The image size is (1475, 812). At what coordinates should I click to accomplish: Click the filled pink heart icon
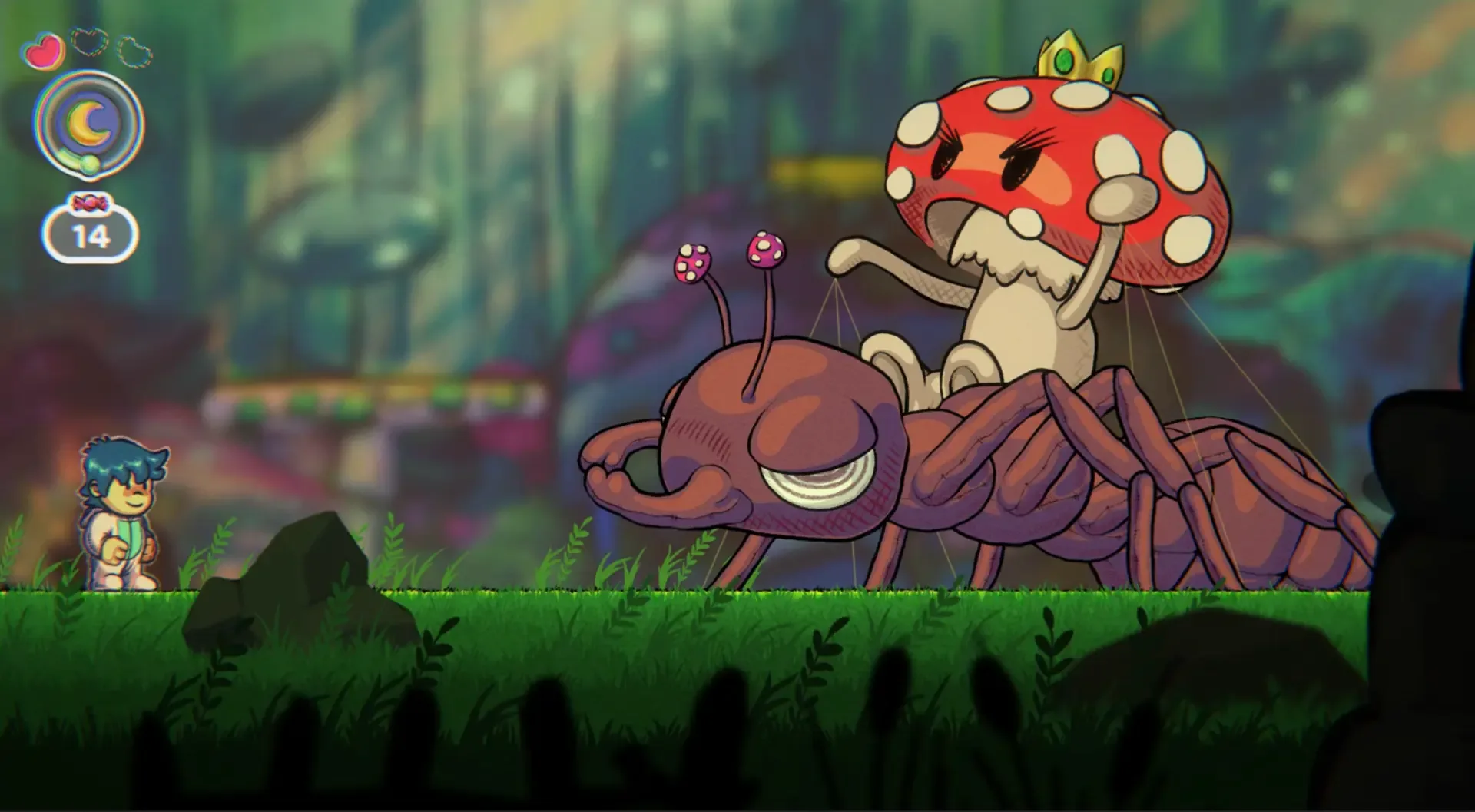tap(44, 51)
